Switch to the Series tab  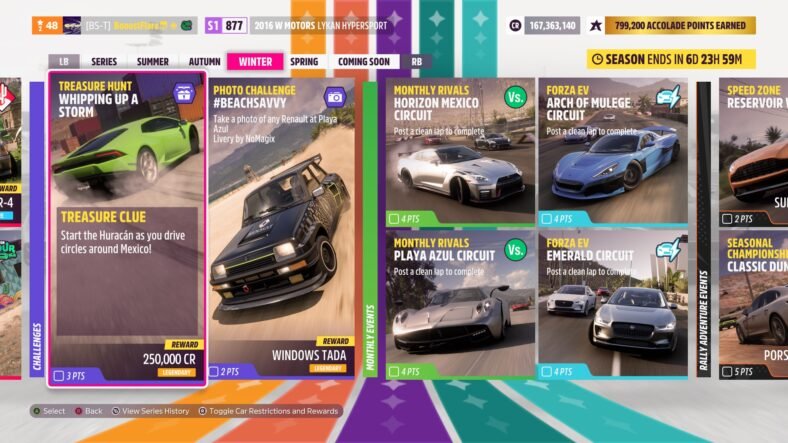(x=104, y=62)
